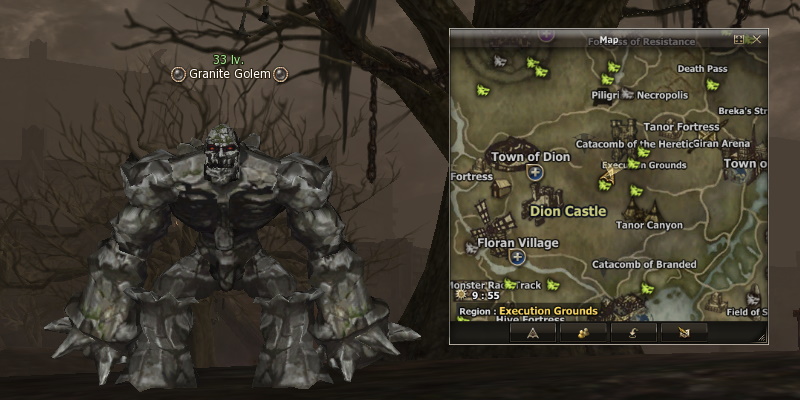Image resolution: width=800 pixels, height=400 pixels.
Task: Select Giran Arena on the map
Action: coord(721,144)
